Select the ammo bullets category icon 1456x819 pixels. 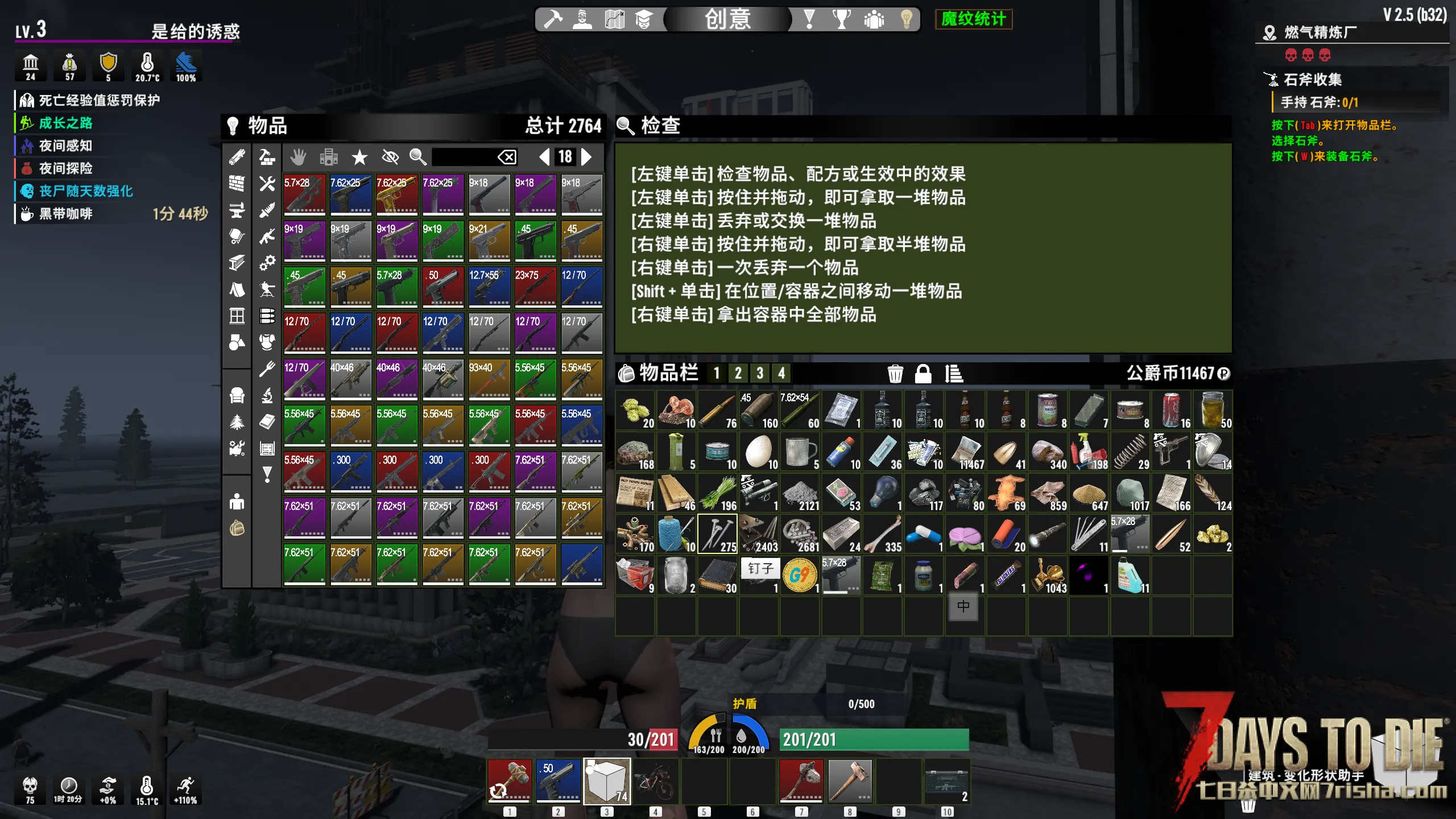click(x=267, y=315)
